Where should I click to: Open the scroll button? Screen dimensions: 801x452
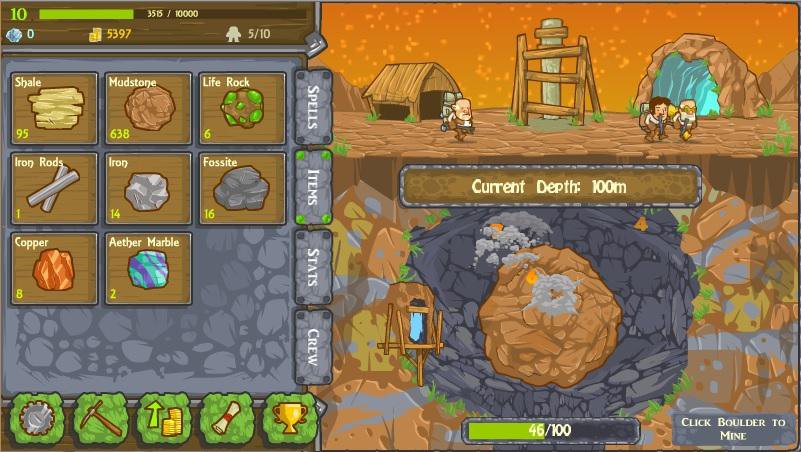226,417
